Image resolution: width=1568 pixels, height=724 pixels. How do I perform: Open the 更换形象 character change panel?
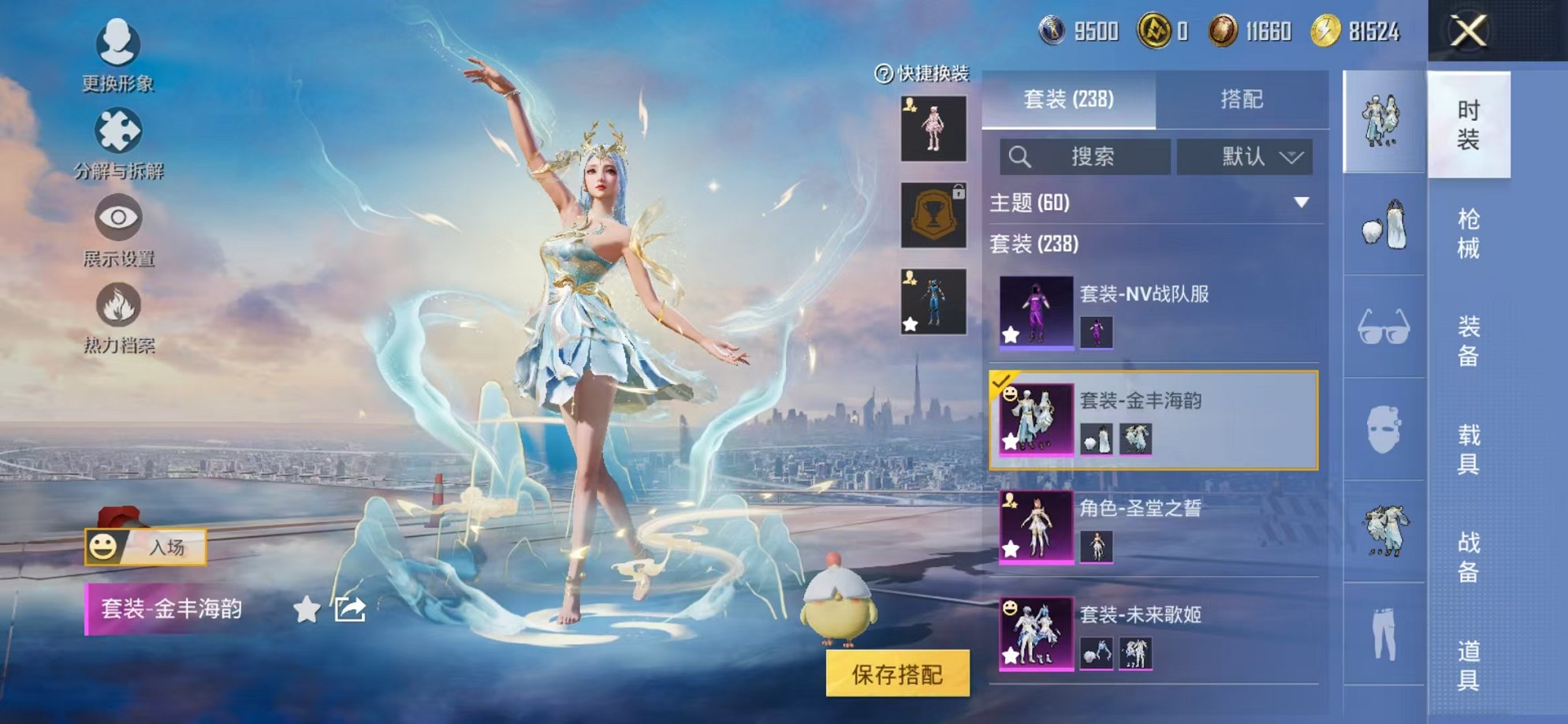117,59
